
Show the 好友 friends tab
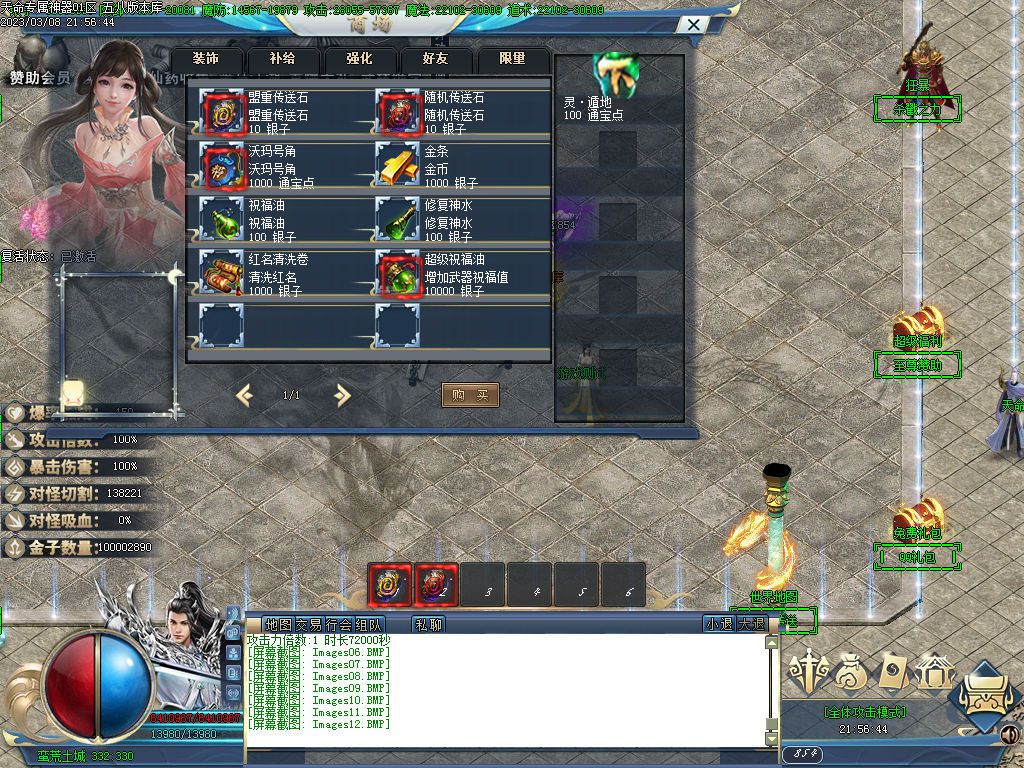436,59
